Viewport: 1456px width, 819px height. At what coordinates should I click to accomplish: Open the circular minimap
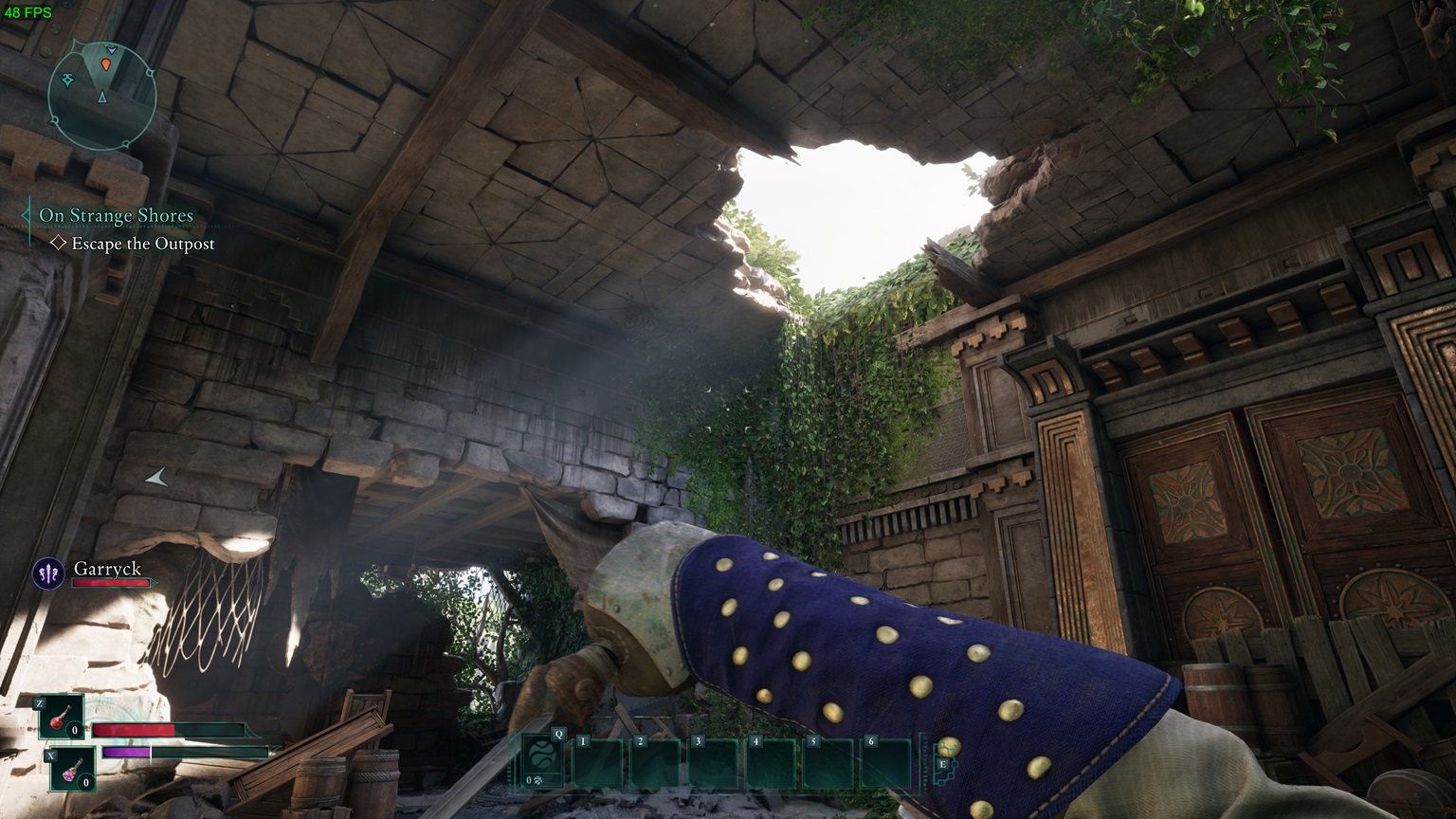102,94
